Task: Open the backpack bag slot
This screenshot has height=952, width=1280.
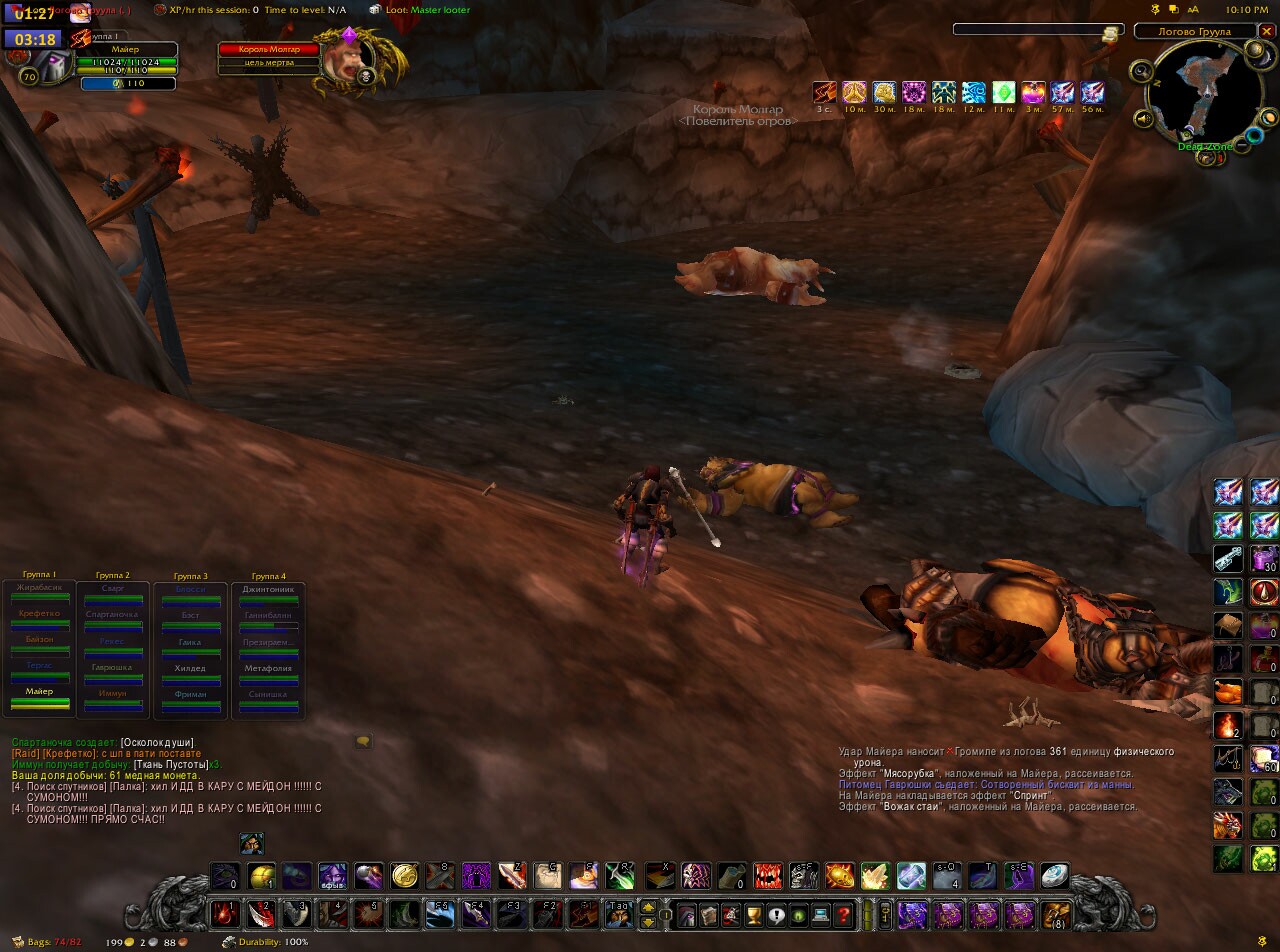Action: point(1056,914)
